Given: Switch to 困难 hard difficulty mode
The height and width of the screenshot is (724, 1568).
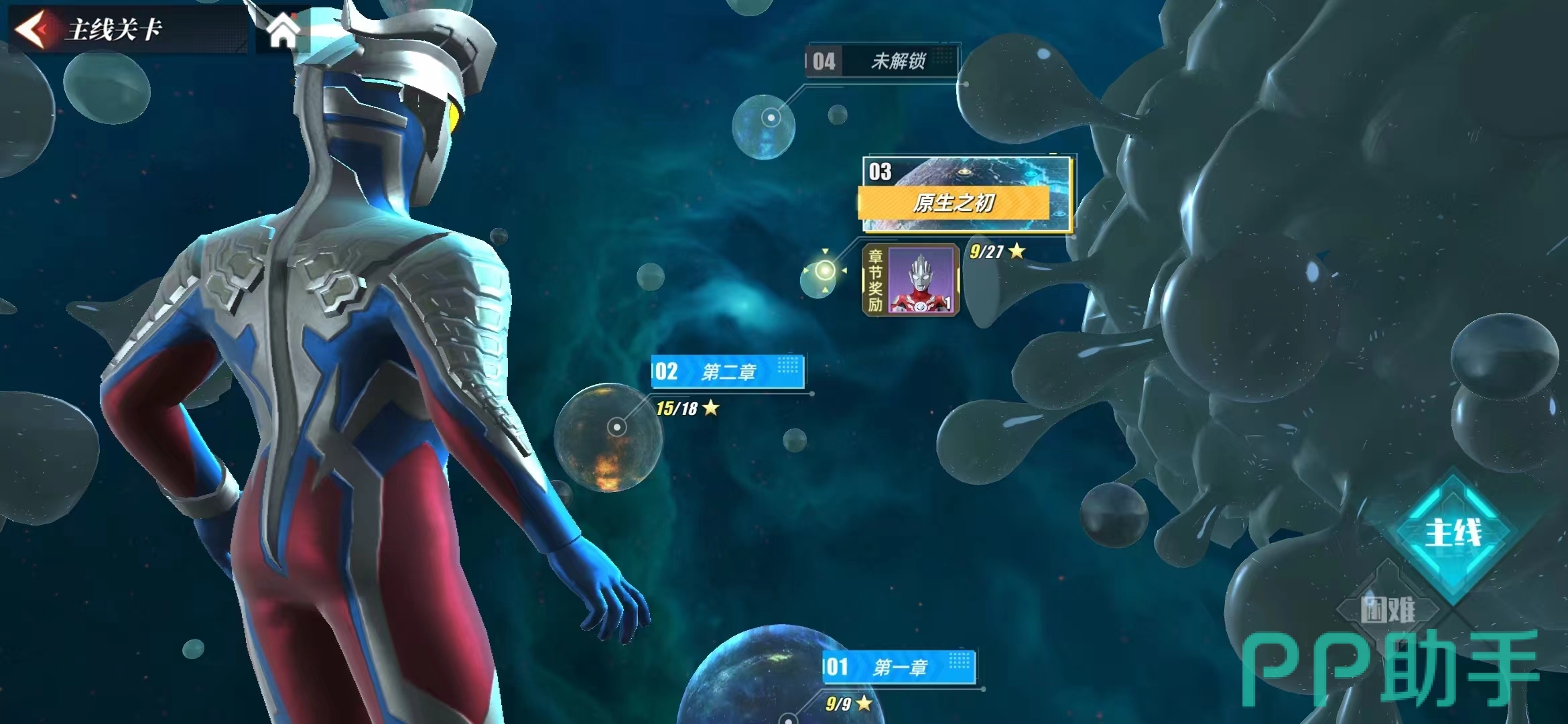Looking at the screenshot, I should (1388, 610).
